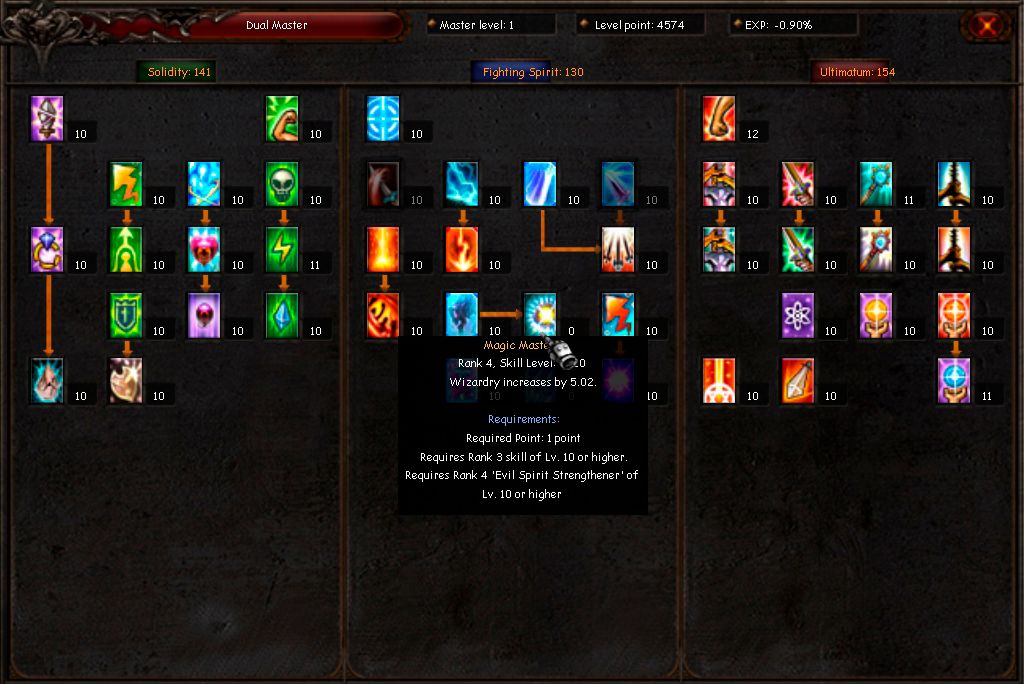Pick the green keyhole arrow skill
Viewport: 1024px width, 684px height.
[126, 250]
